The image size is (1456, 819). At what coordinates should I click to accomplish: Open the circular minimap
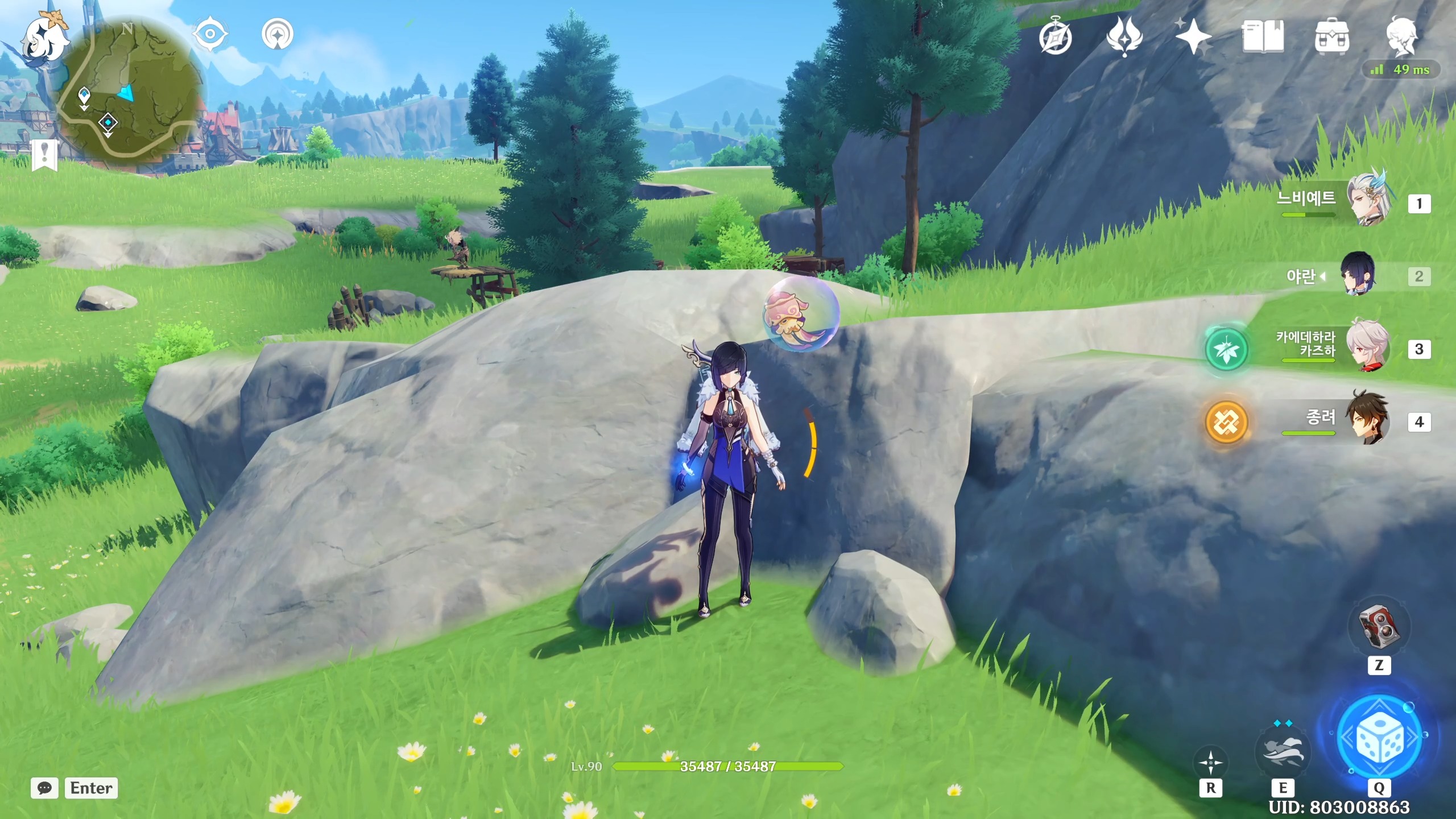pyautogui.click(x=130, y=91)
